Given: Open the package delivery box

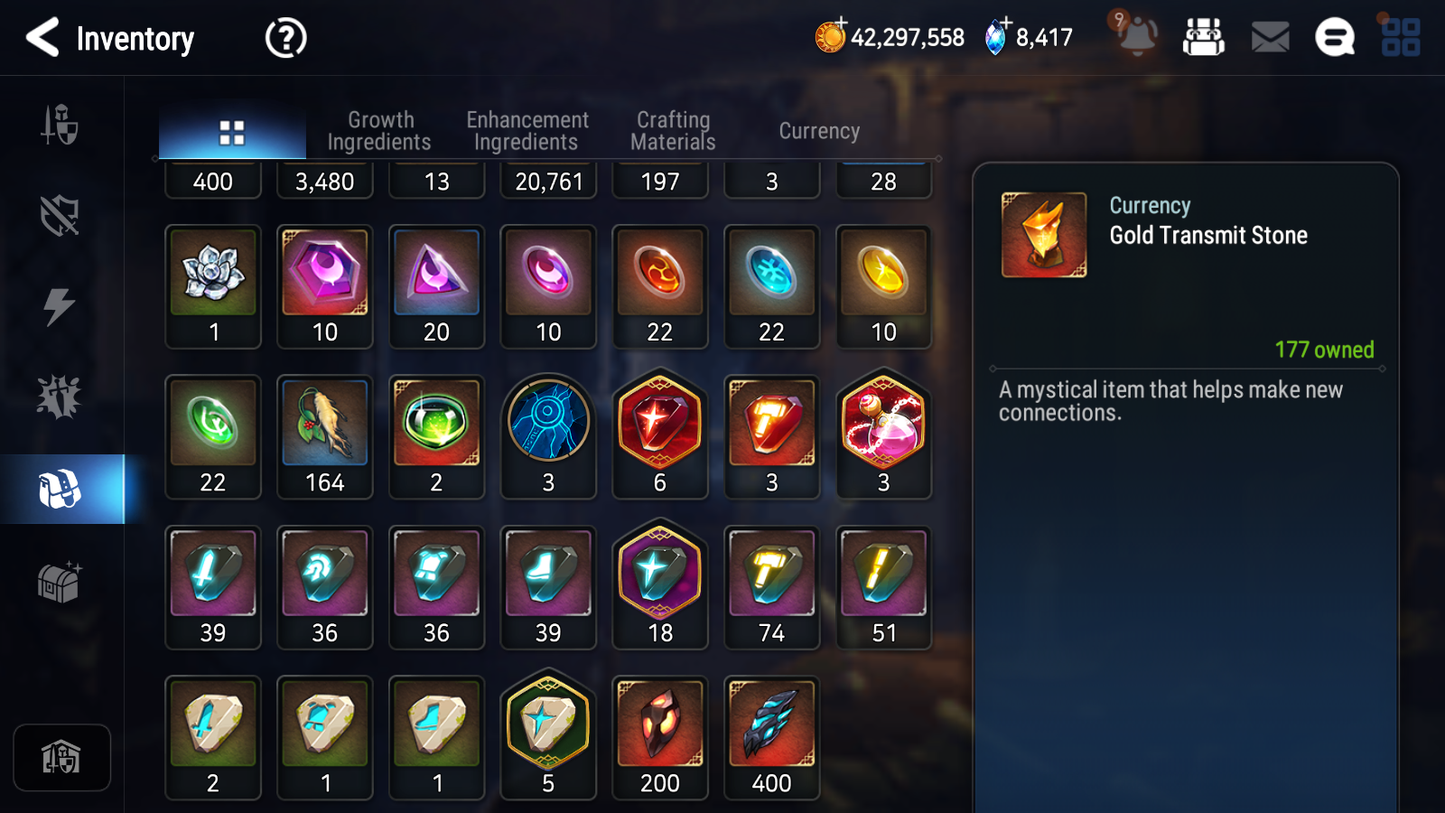Looking at the screenshot, I should point(1203,36).
